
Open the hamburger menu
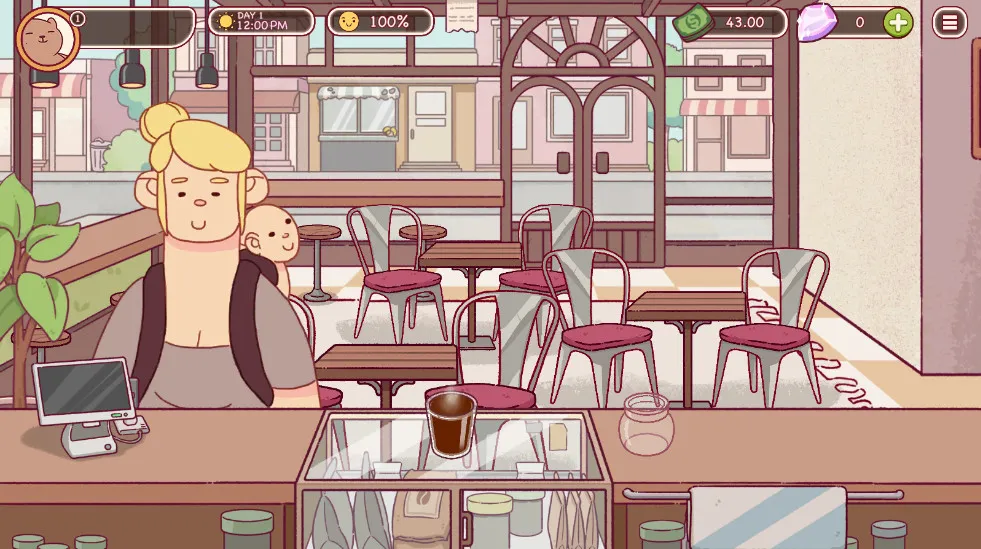949,22
